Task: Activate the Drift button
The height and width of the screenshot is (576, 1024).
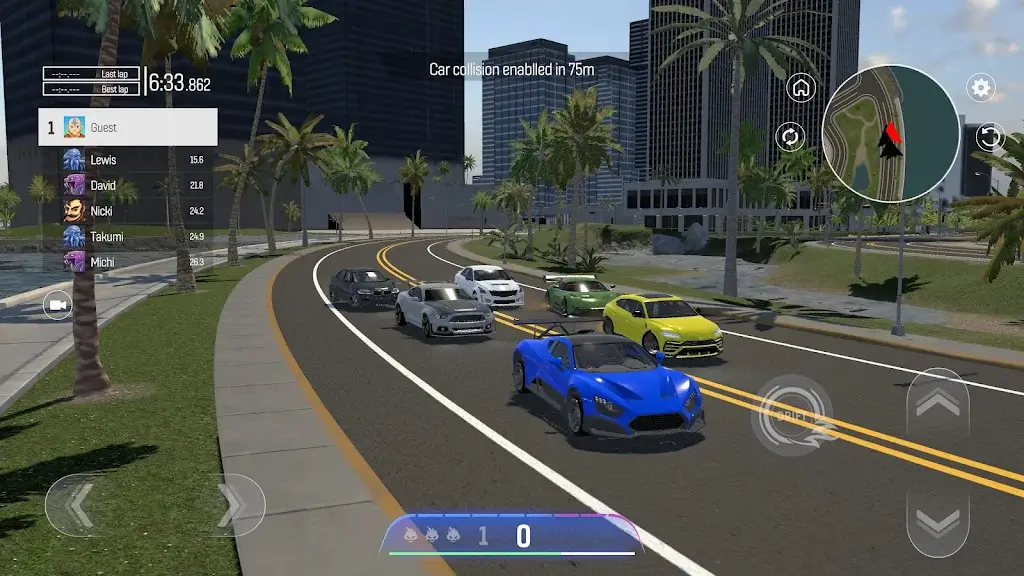Action: pos(792,415)
